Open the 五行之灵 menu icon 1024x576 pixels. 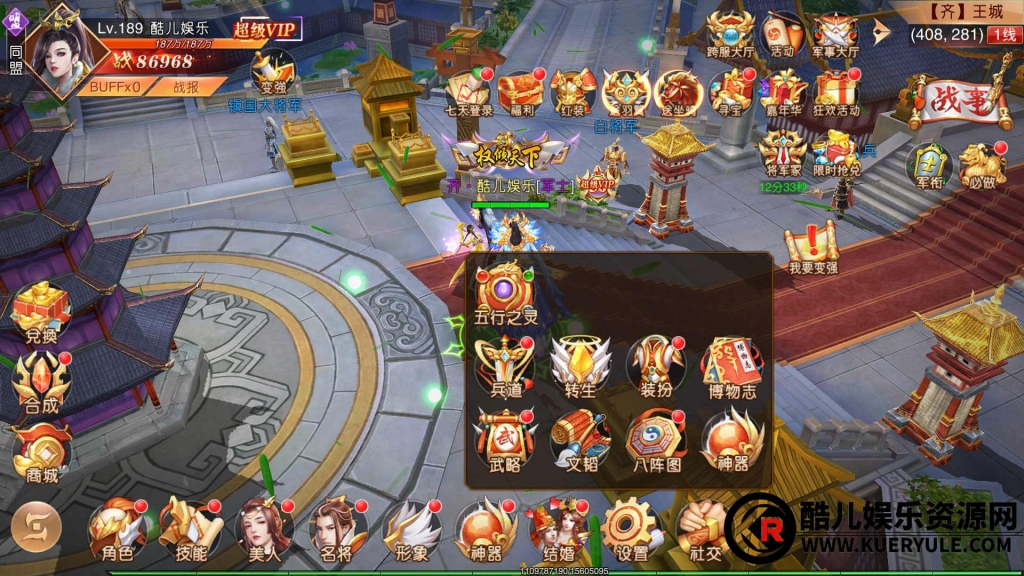pyautogui.click(x=504, y=289)
